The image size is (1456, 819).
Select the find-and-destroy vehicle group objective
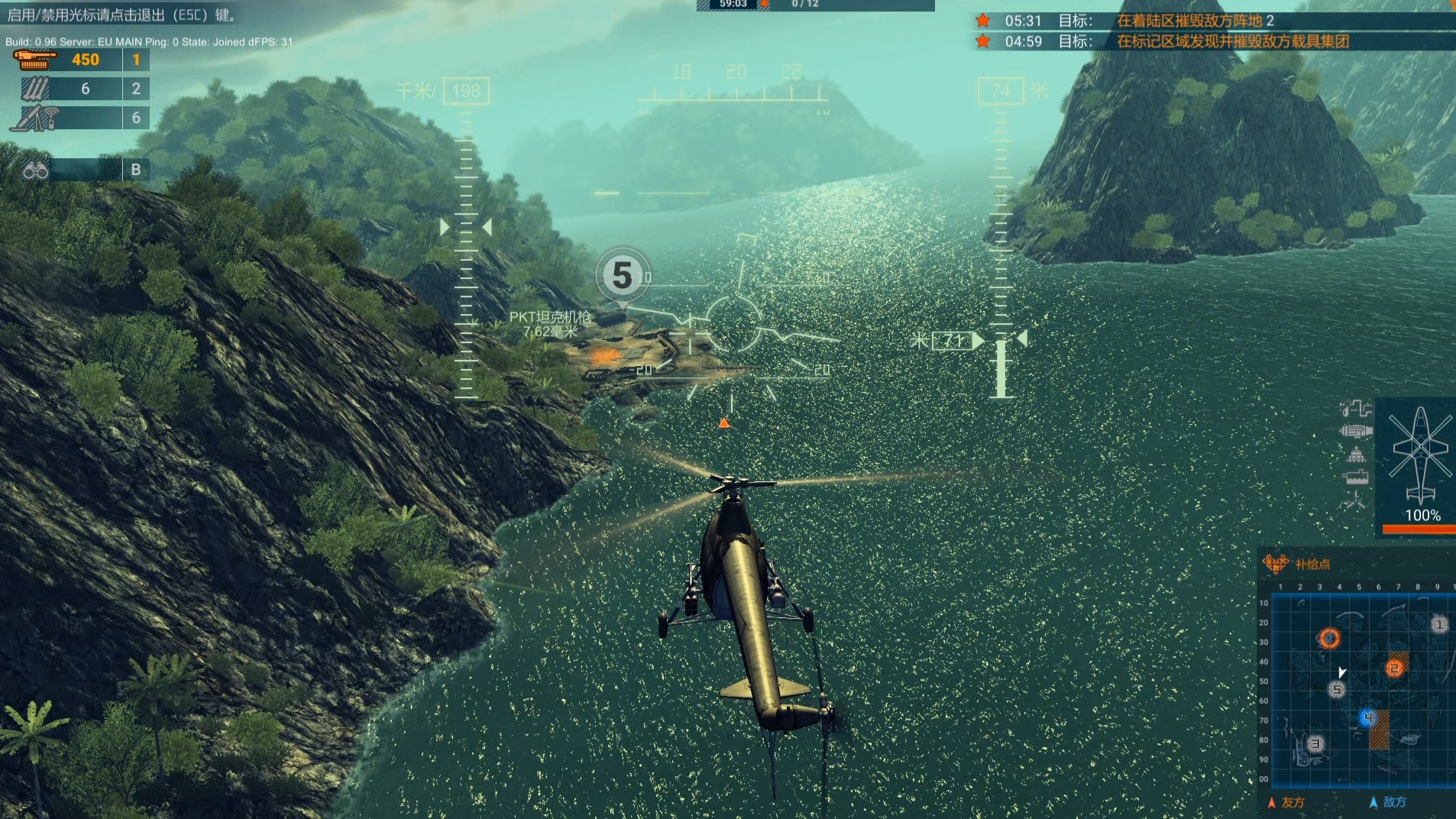1231,41
